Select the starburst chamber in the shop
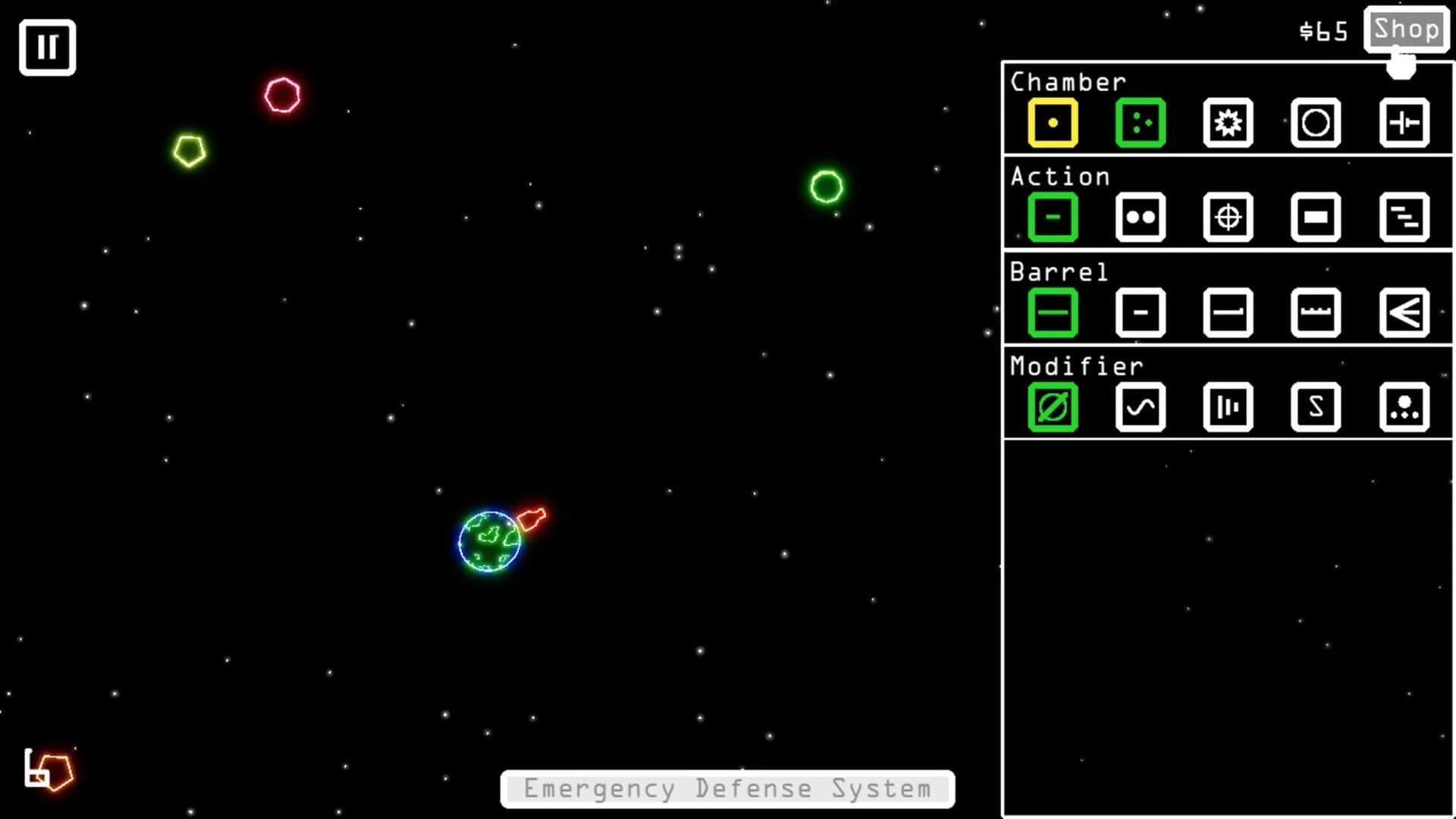This screenshot has width=1456, height=819. coord(1228,122)
